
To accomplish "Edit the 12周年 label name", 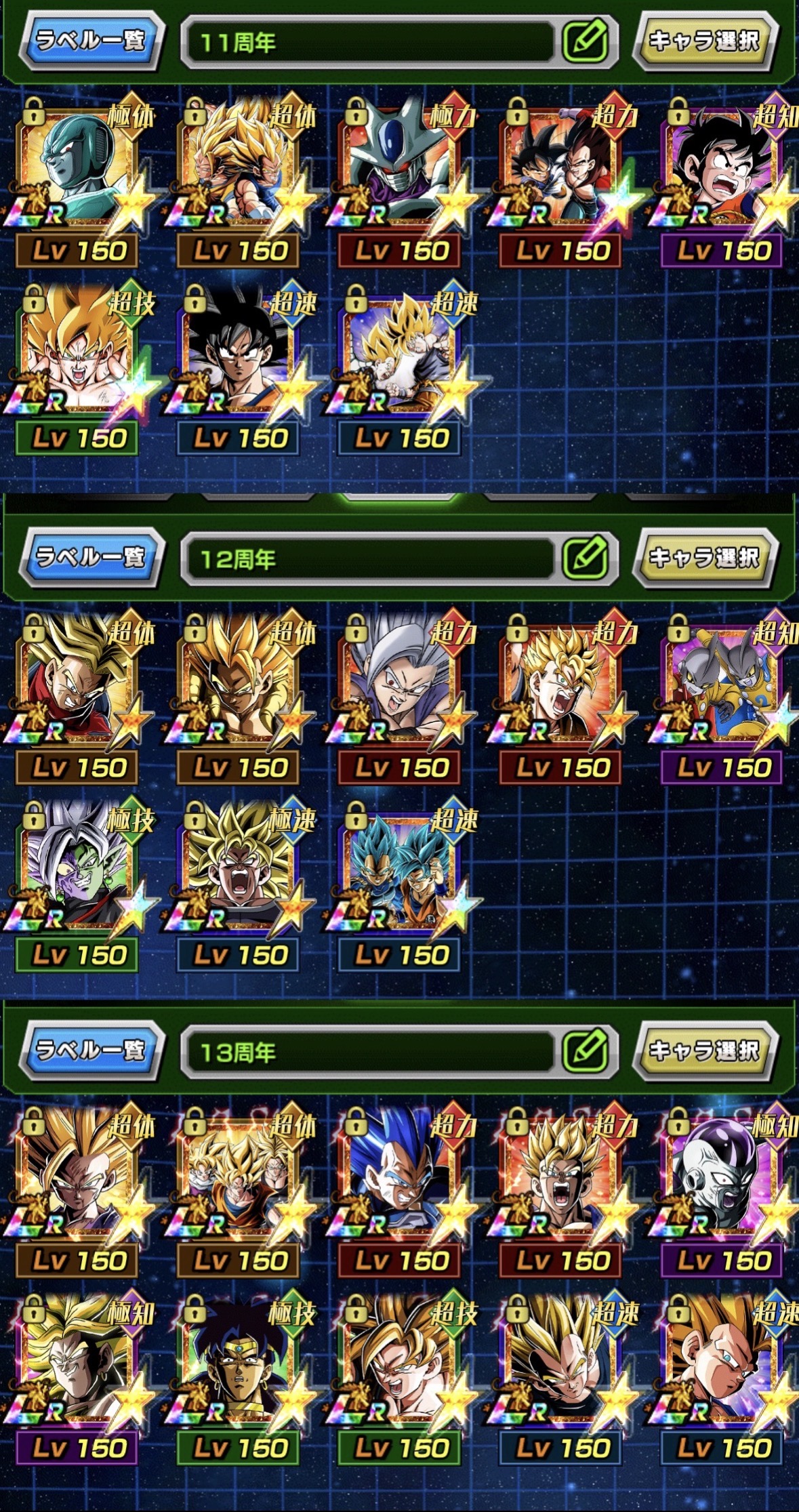I will (586, 558).
